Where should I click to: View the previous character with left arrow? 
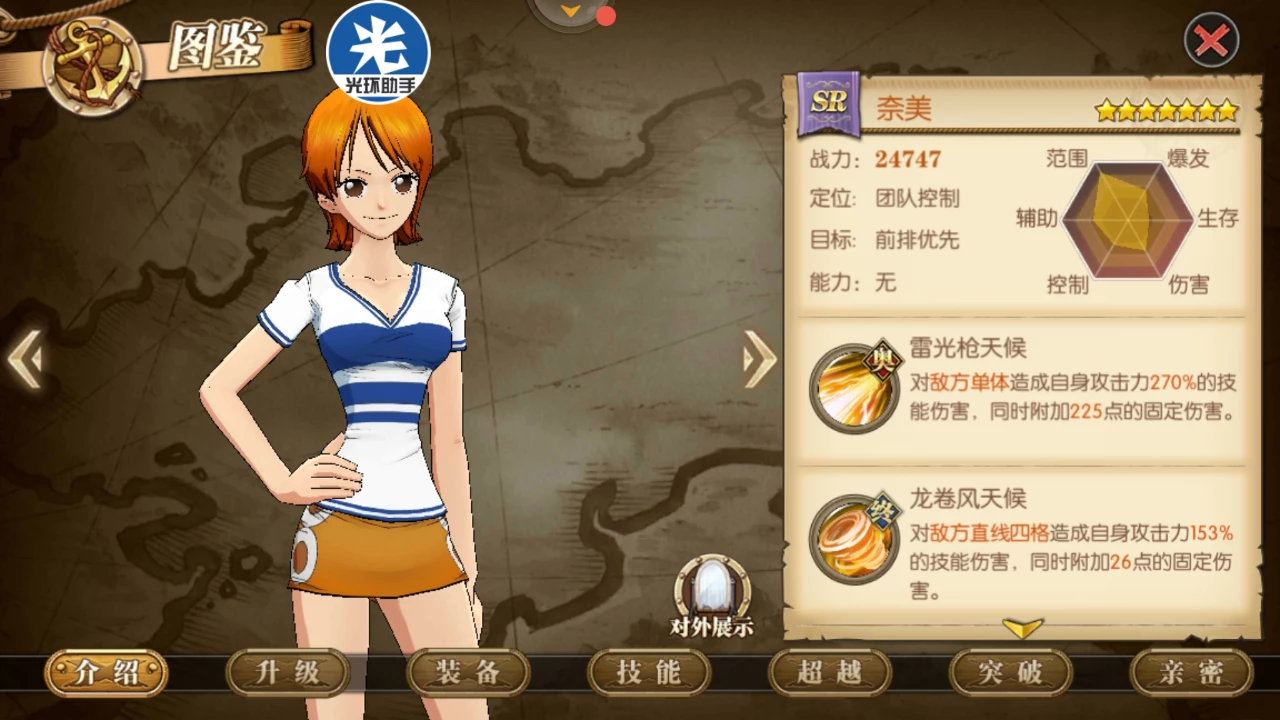point(25,359)
